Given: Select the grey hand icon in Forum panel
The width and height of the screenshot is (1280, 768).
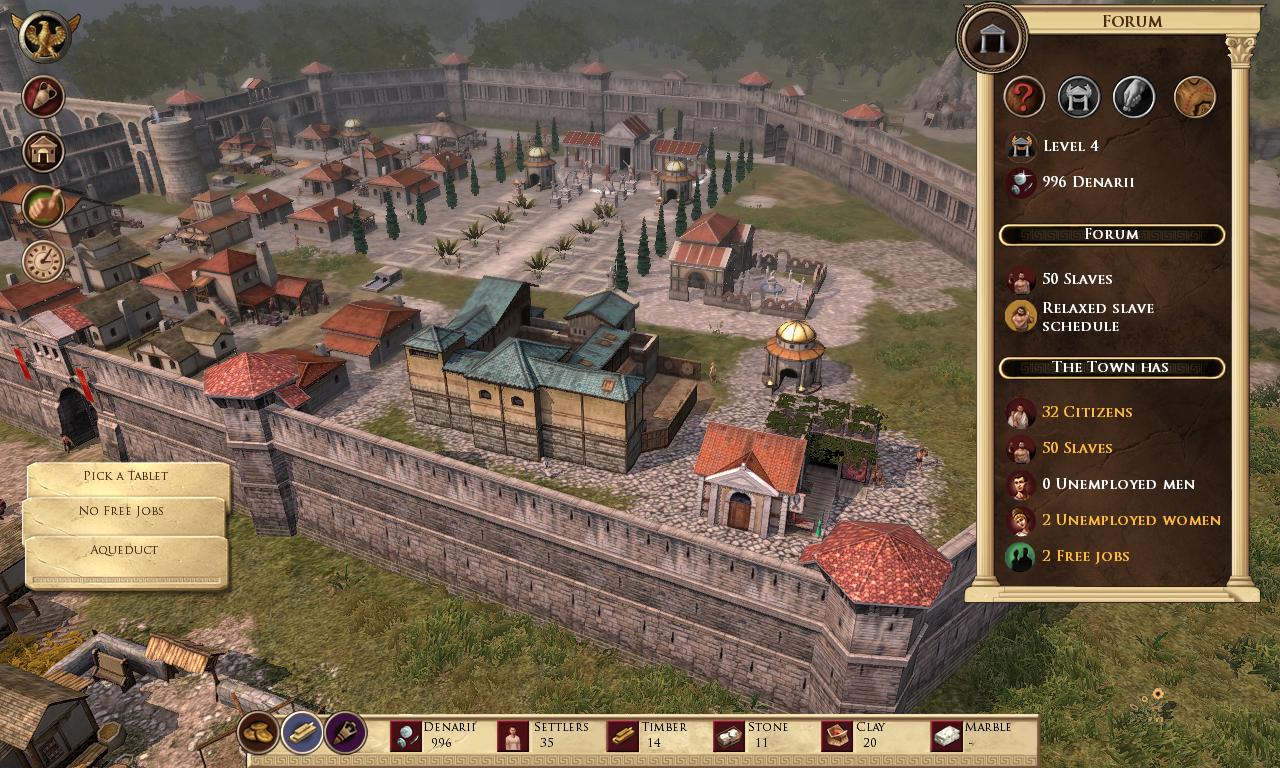Looking at the screenshot, I should (1135, 98).
